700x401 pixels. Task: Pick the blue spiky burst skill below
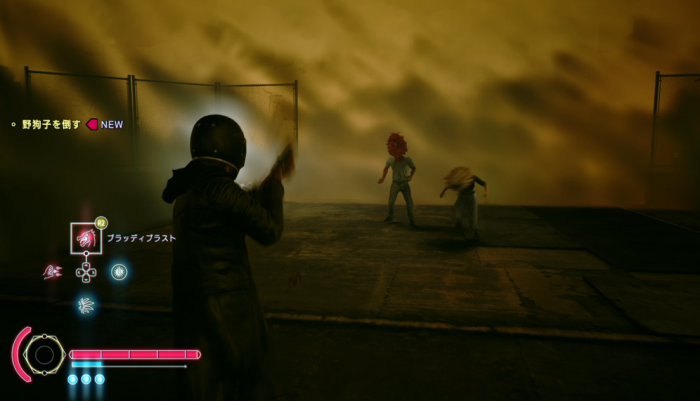click(x=86, y=304)
